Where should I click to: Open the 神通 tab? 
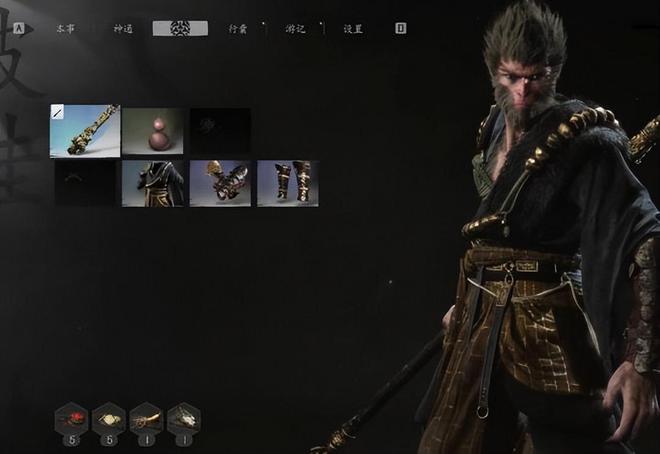(123, 29)
